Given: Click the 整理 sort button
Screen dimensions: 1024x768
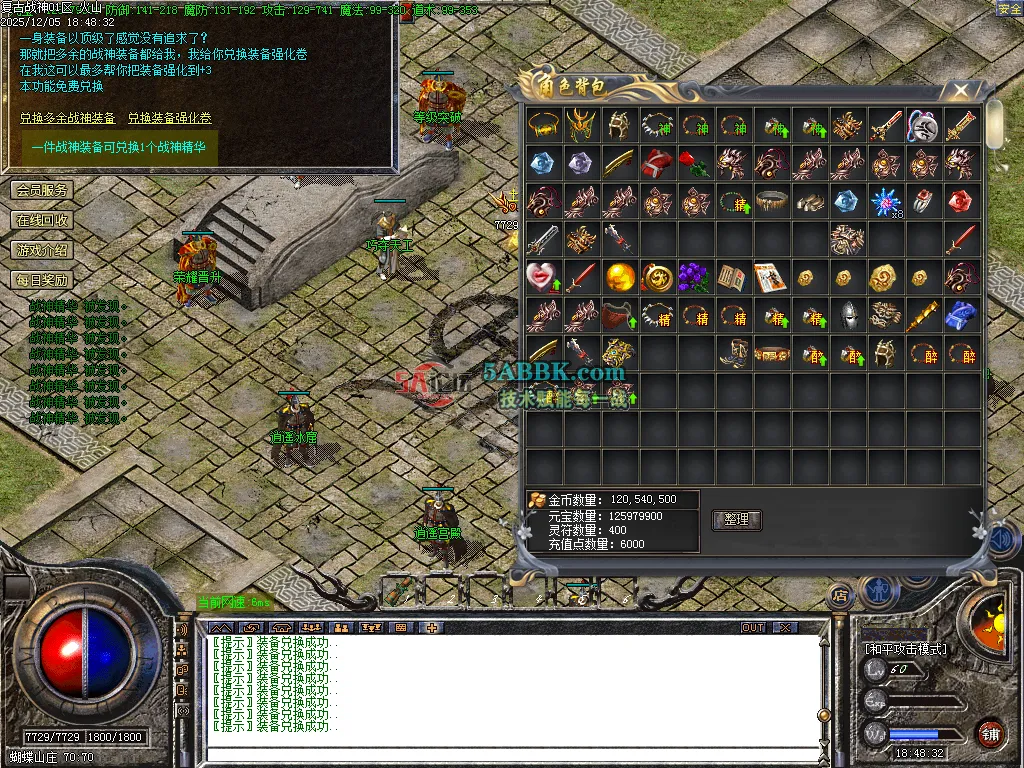Looking at the screenshot, I should (736, 520).
